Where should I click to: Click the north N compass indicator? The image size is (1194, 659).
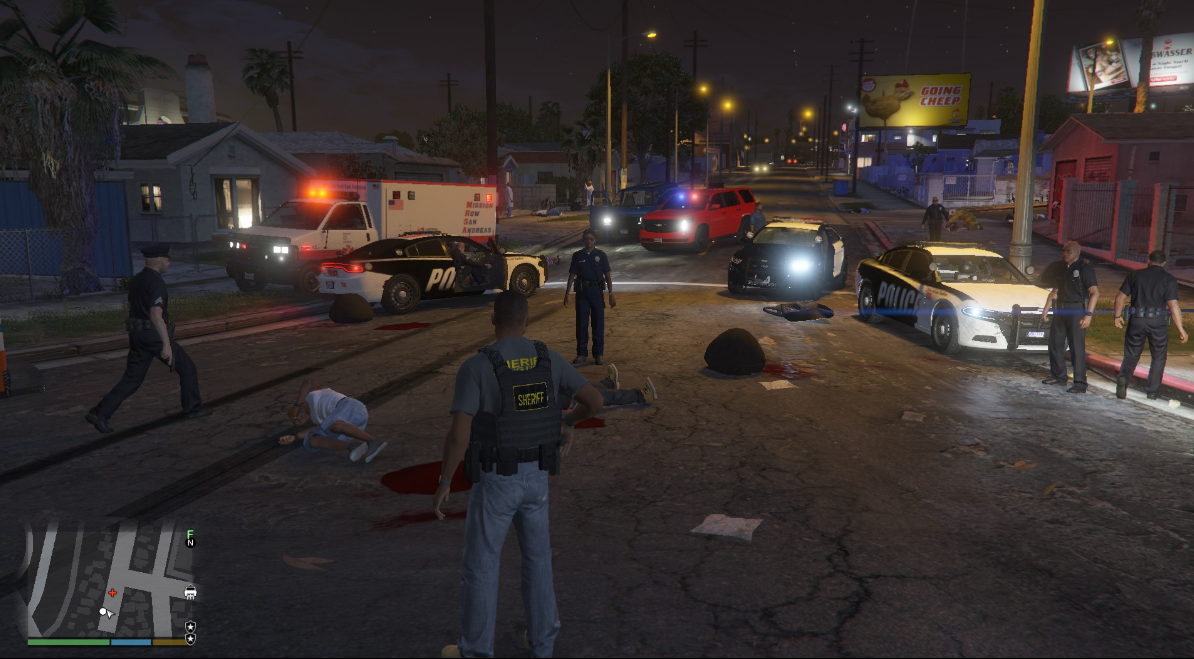click(190, 543)
